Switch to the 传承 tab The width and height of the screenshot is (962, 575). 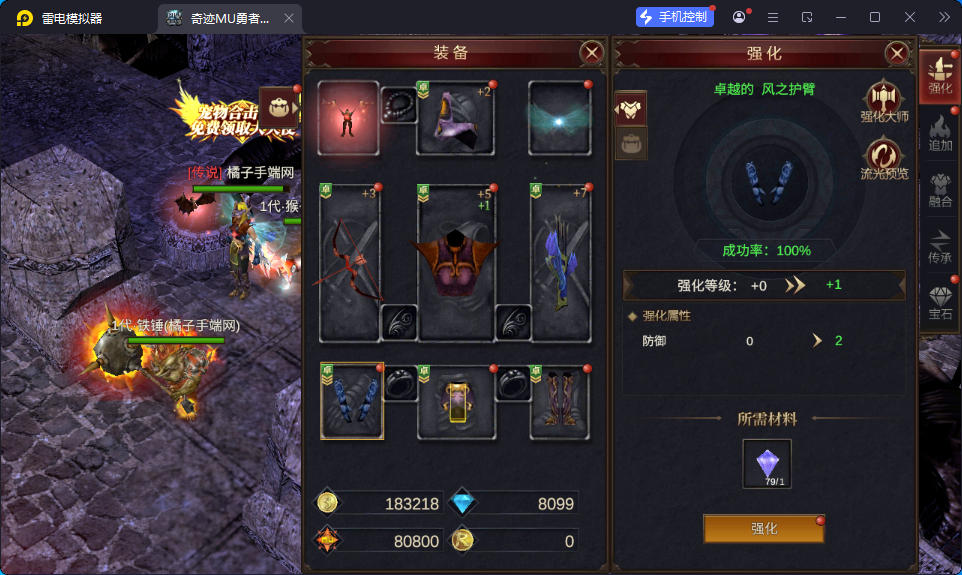pos(940,245)
